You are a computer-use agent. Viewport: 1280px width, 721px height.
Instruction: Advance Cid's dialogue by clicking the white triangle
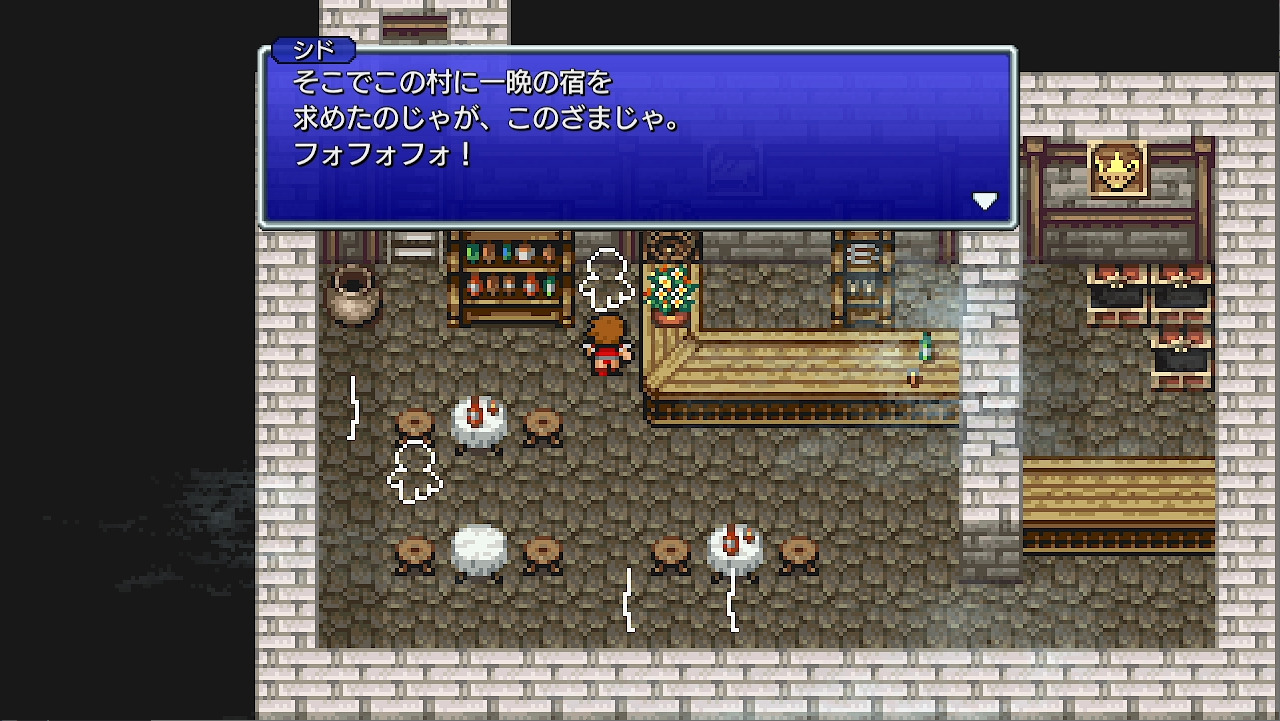[986, 200]
